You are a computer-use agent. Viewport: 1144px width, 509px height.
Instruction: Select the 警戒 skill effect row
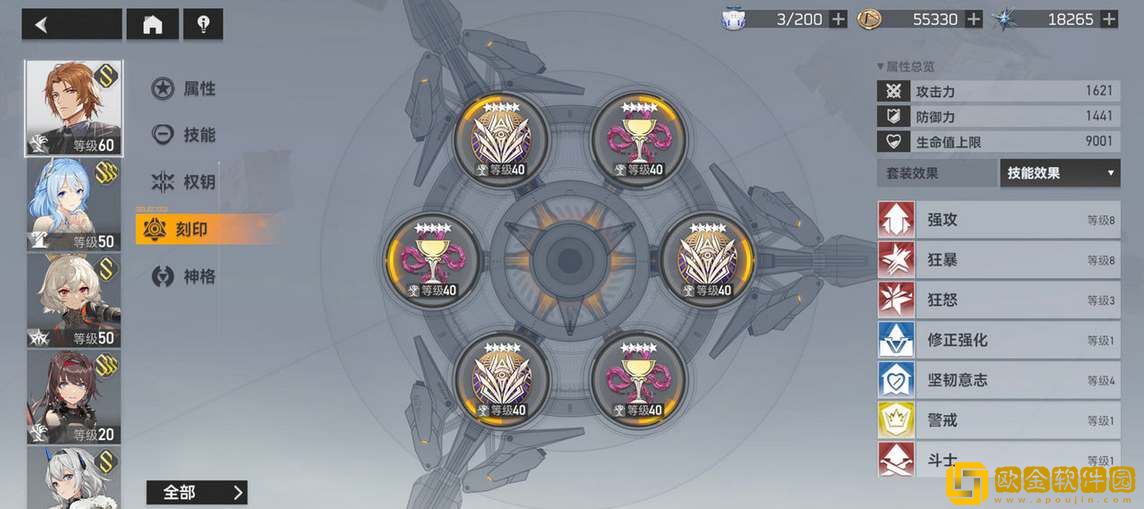(998, 420)
